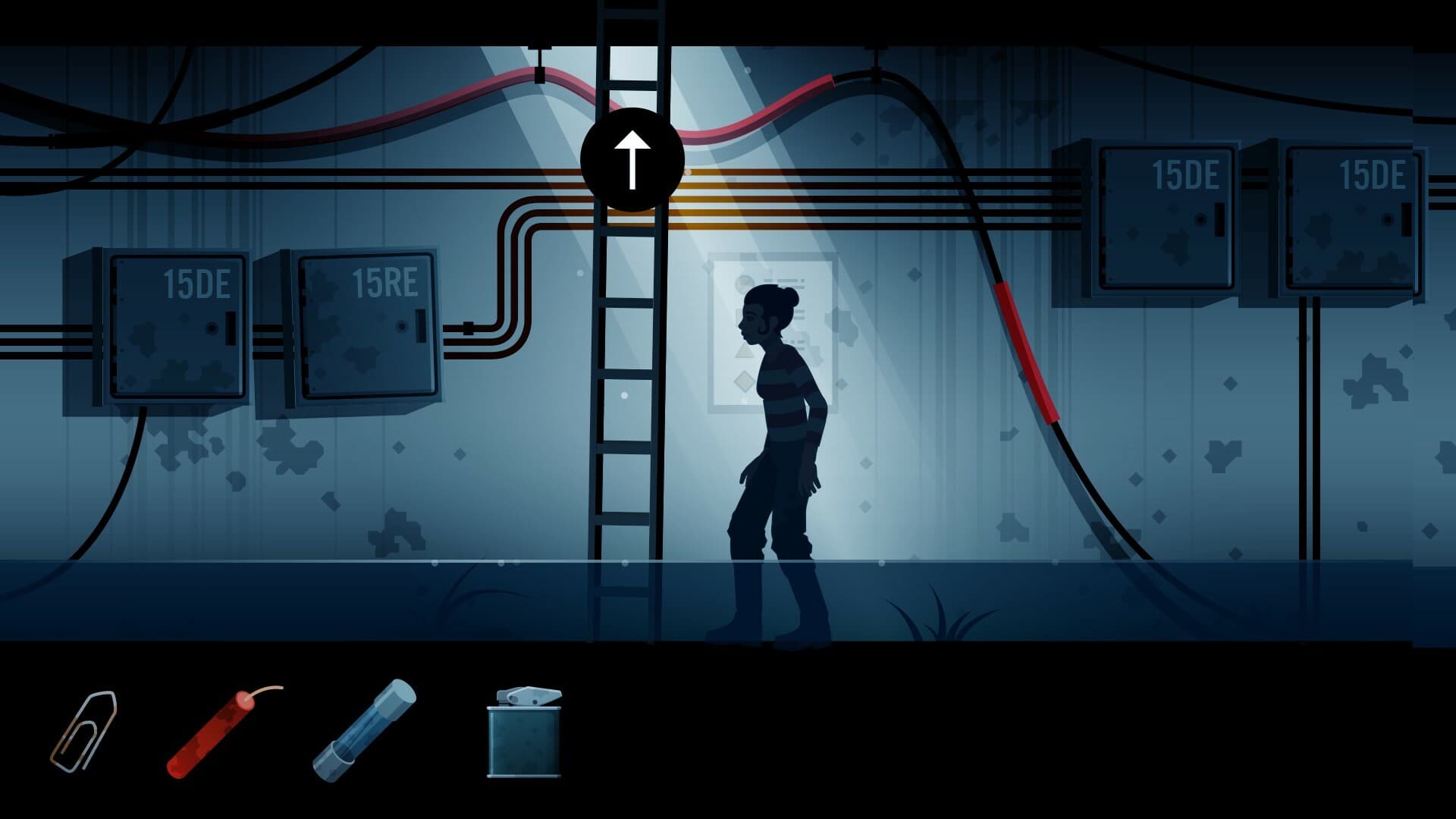Click the up arrow above the ladder

632,158
